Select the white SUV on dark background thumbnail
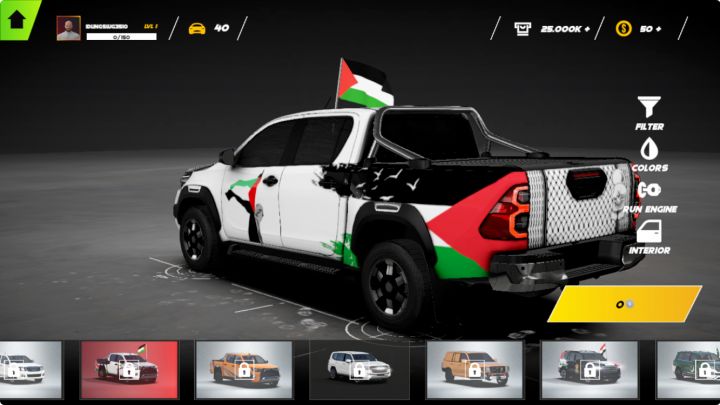The width and height of the screenshot is (720, 405). tap(359, 369)
